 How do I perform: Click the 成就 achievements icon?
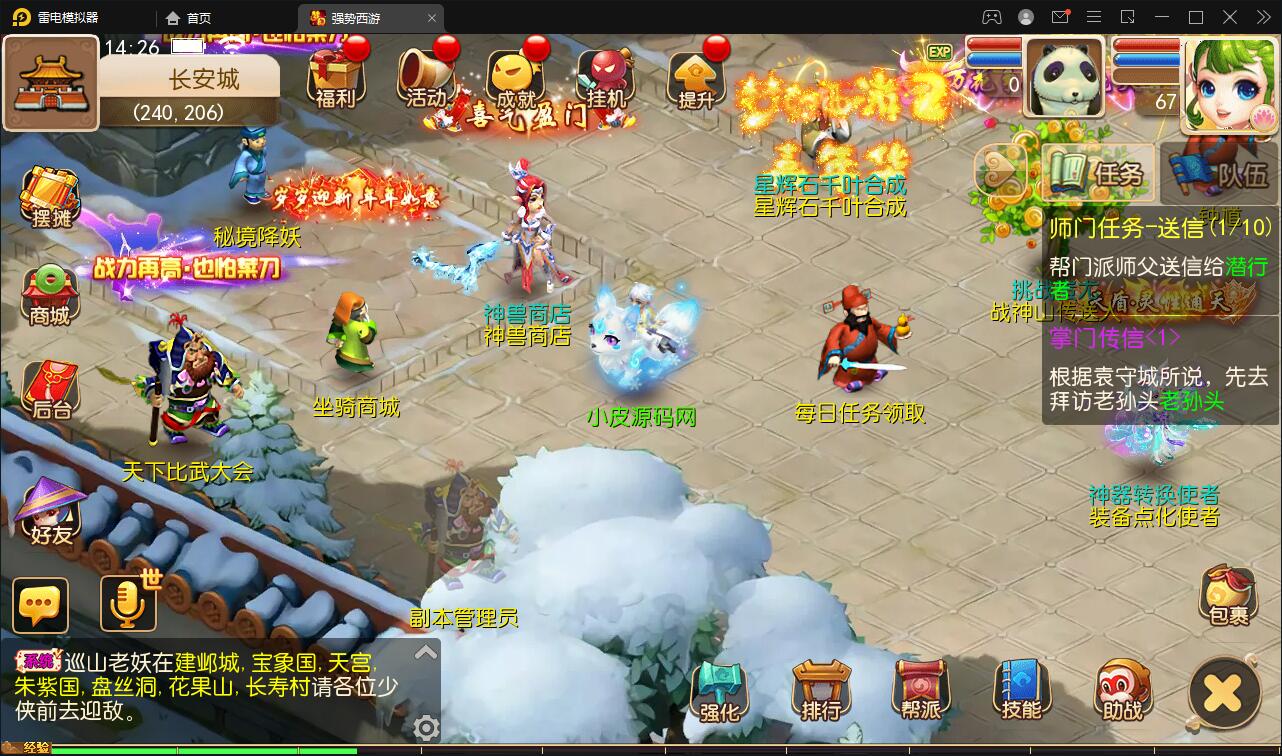515,75
